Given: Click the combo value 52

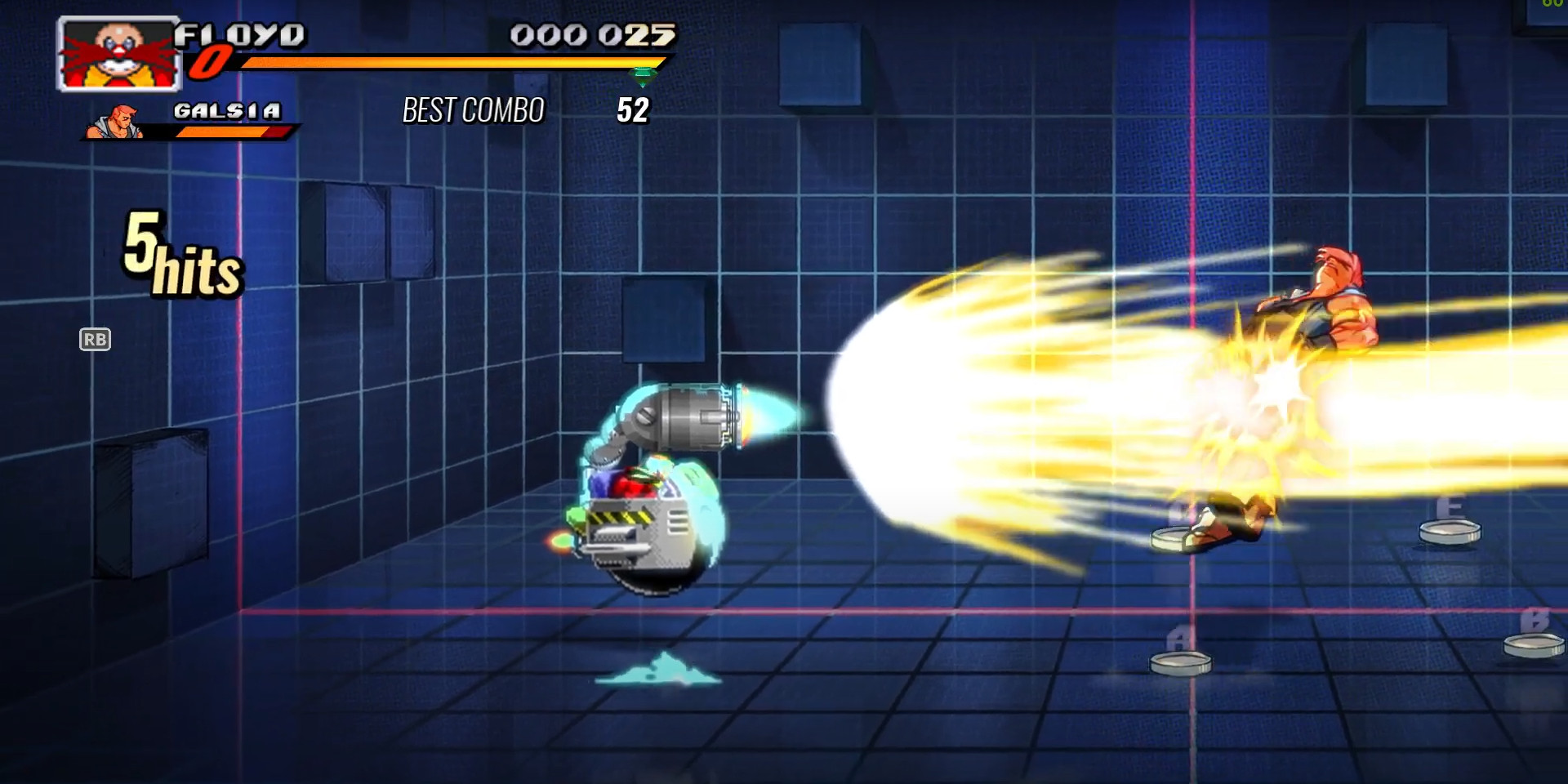Looking at the screenshot, I should pos(633,108).
